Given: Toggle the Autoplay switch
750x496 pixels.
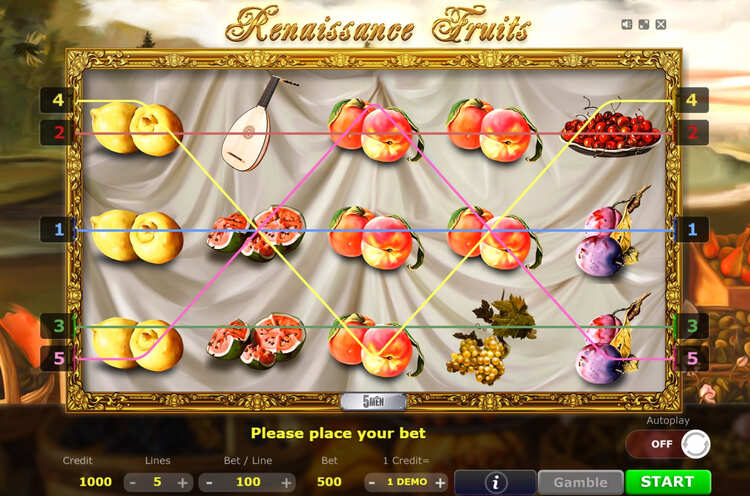Looking at the screenshot, I should (x=667, y=443).
